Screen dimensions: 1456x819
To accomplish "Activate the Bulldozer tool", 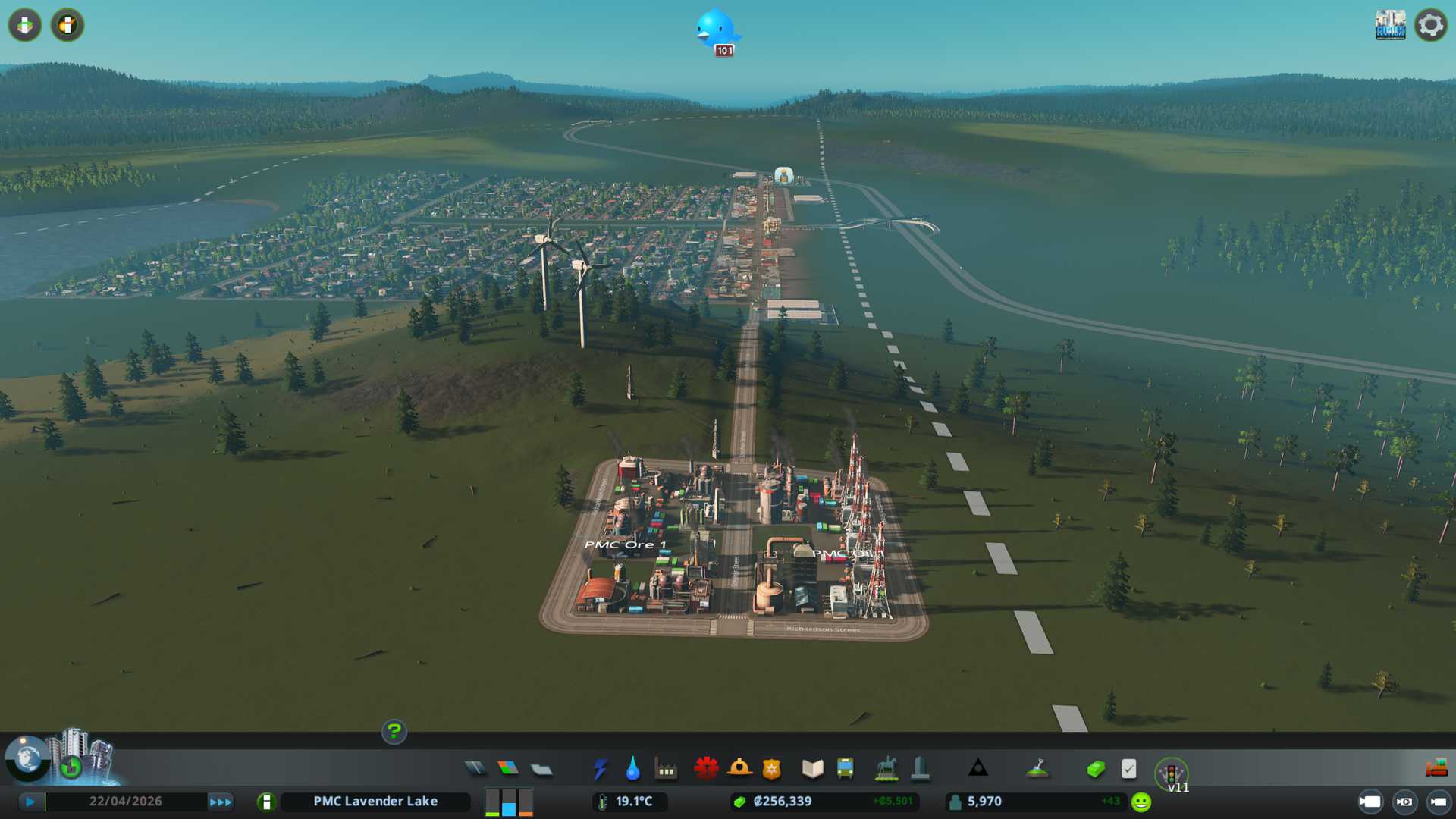I will 1436,768.
